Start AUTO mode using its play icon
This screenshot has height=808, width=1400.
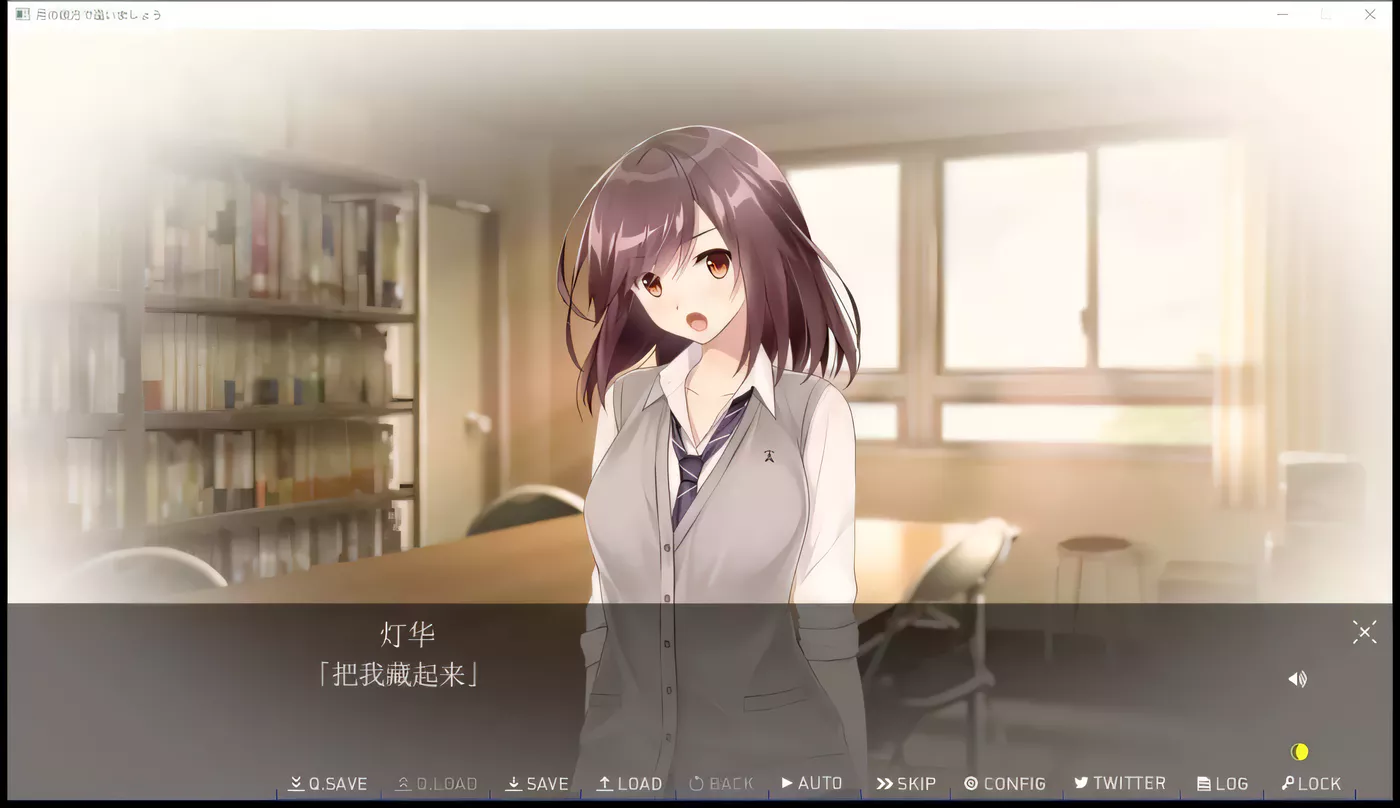point(789,783)
